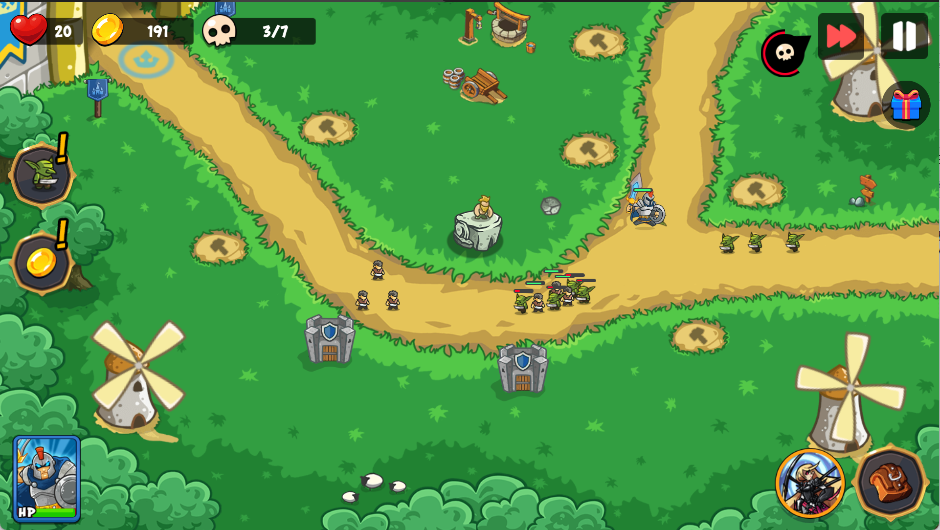Open the gold coin bonus notification
Screen dimensions: 940x530
pos(42,261)
